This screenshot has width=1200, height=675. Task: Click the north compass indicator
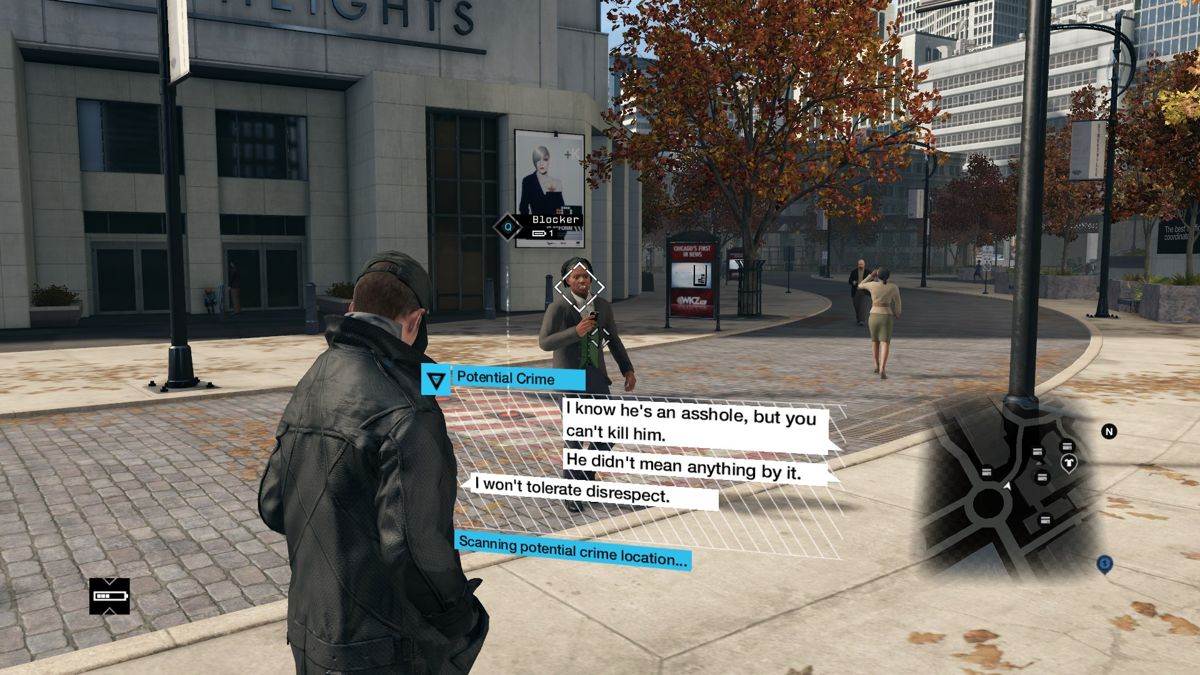point(1108,431)
